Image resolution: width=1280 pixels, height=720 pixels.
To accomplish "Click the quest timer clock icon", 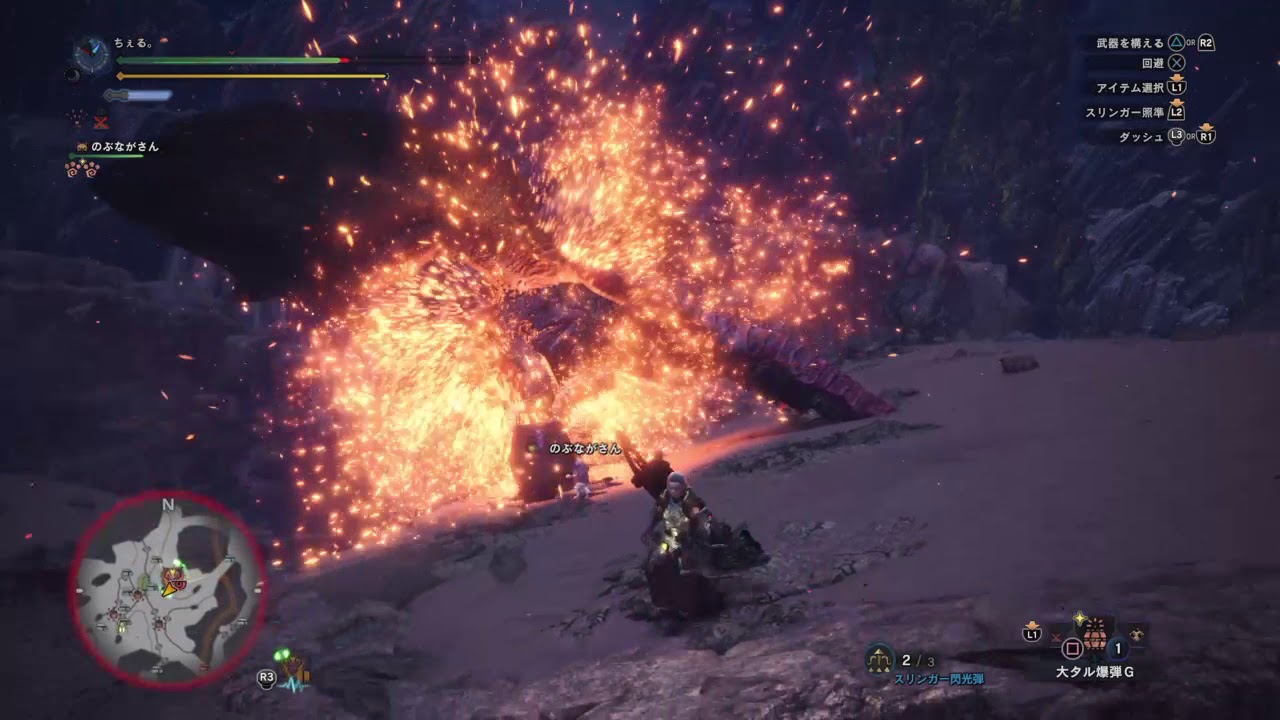I will (x=92, y=54).
